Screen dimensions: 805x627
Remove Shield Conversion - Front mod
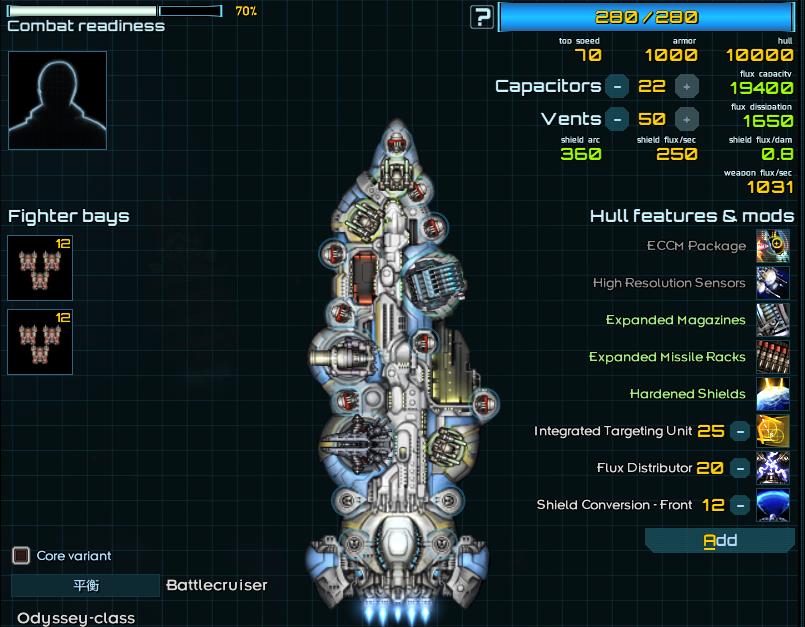(739, 505)
